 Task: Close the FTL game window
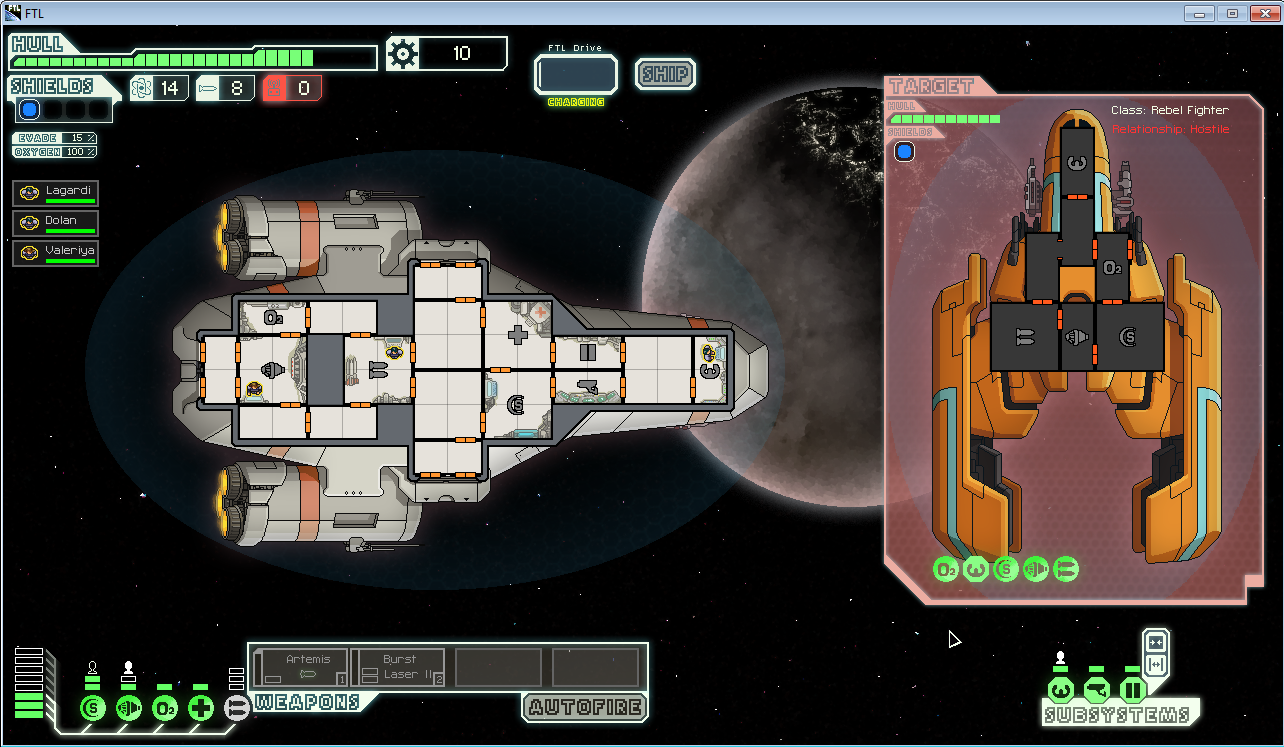1262,13
